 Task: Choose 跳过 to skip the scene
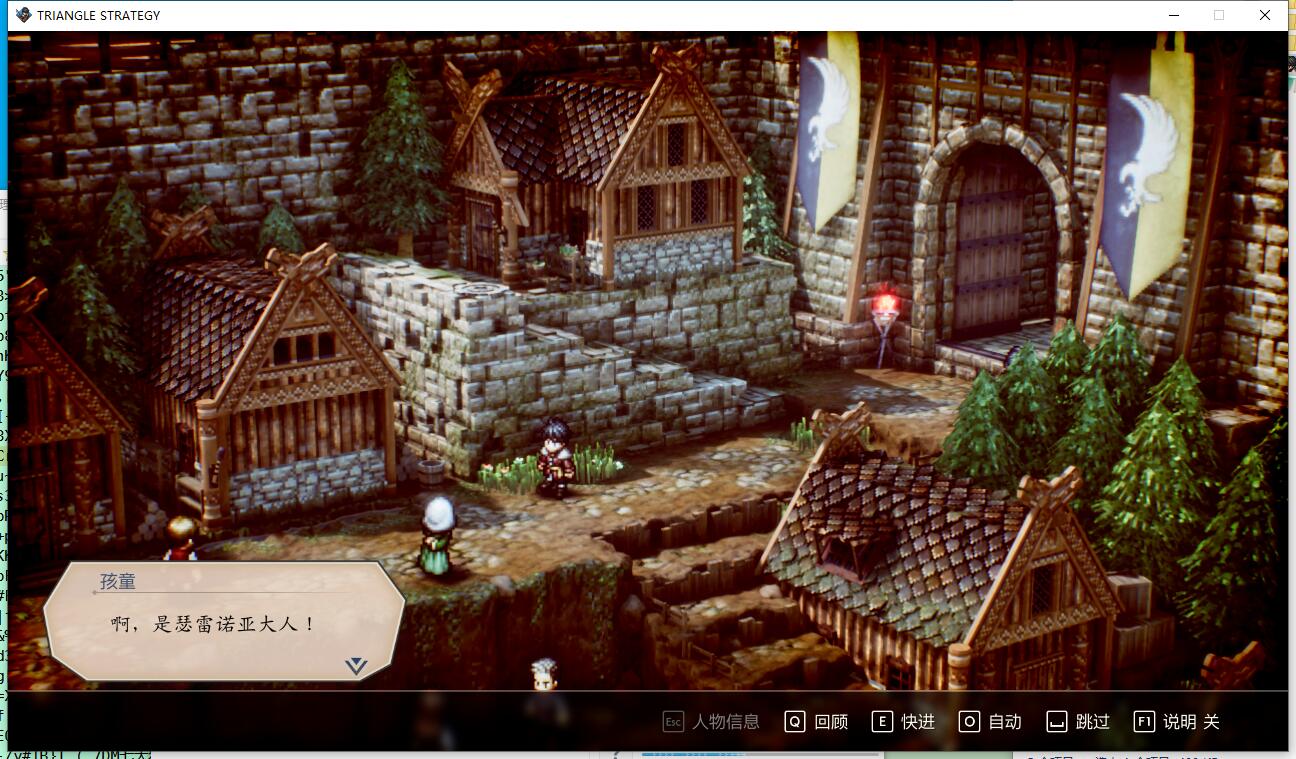click(x=1078, y=722)
